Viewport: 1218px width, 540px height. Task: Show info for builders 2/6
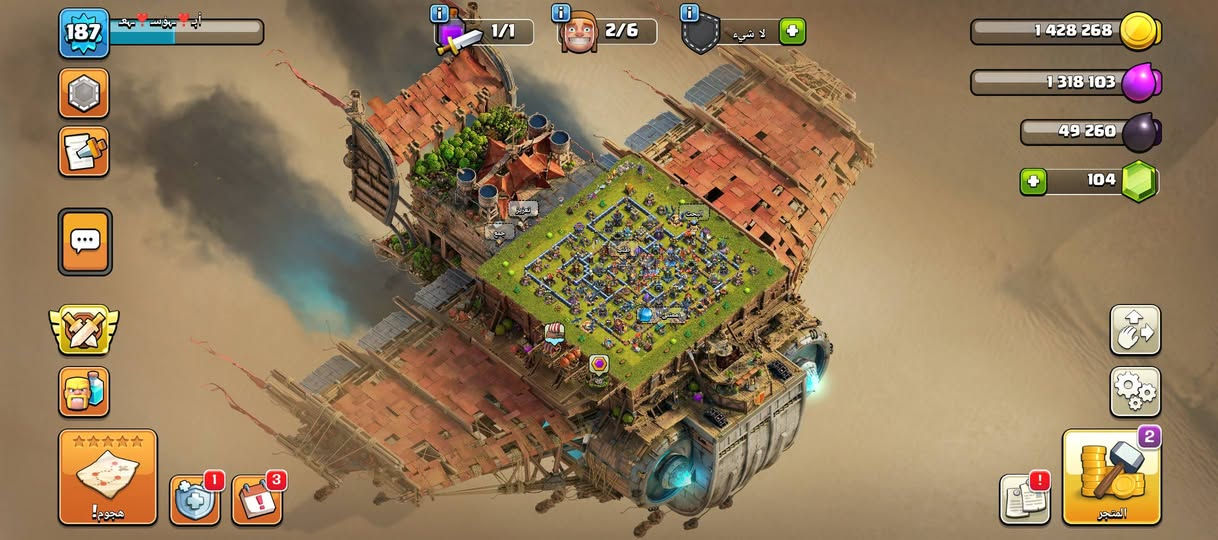coord(562,14)
